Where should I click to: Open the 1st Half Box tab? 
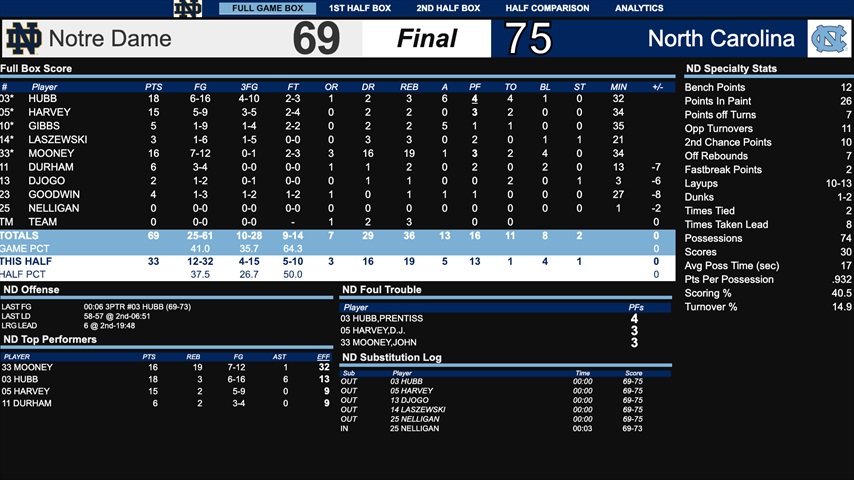360,8
